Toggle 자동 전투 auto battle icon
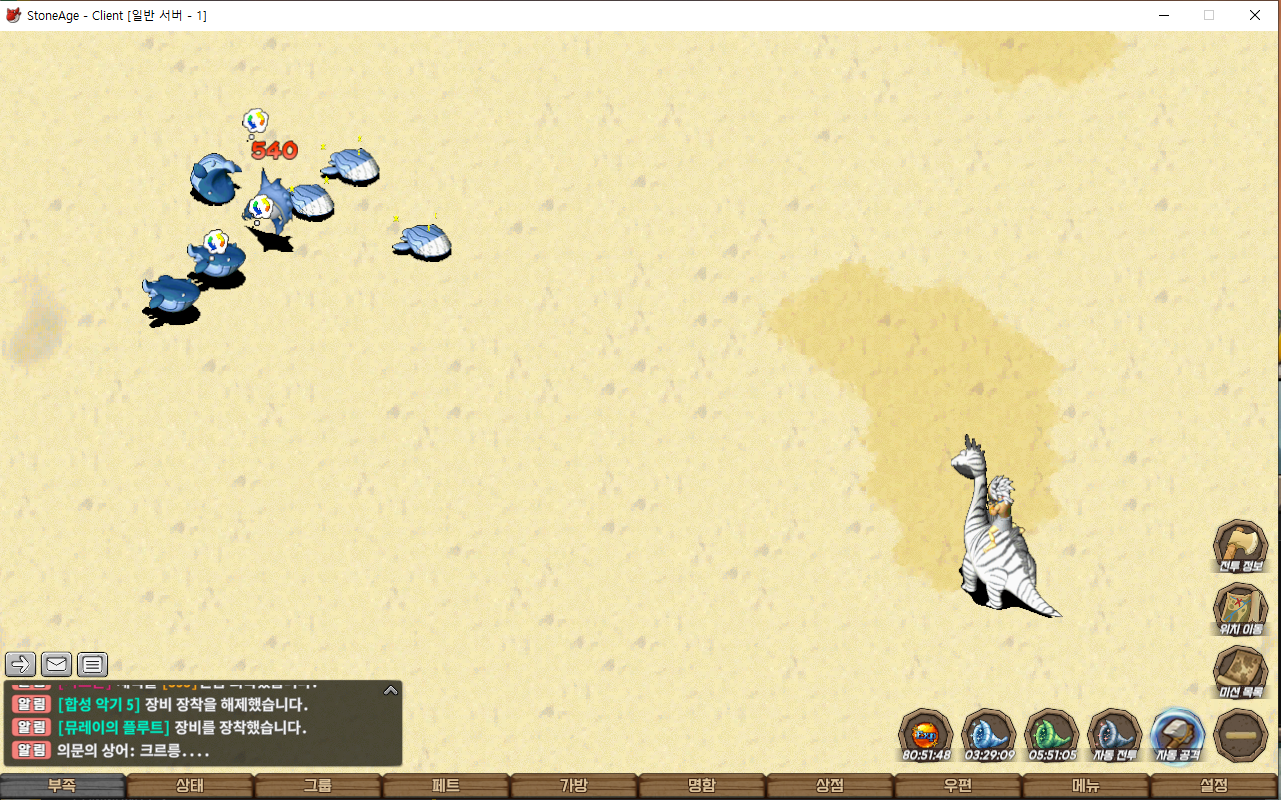The image size is (1281, 800). (1115, 735)
